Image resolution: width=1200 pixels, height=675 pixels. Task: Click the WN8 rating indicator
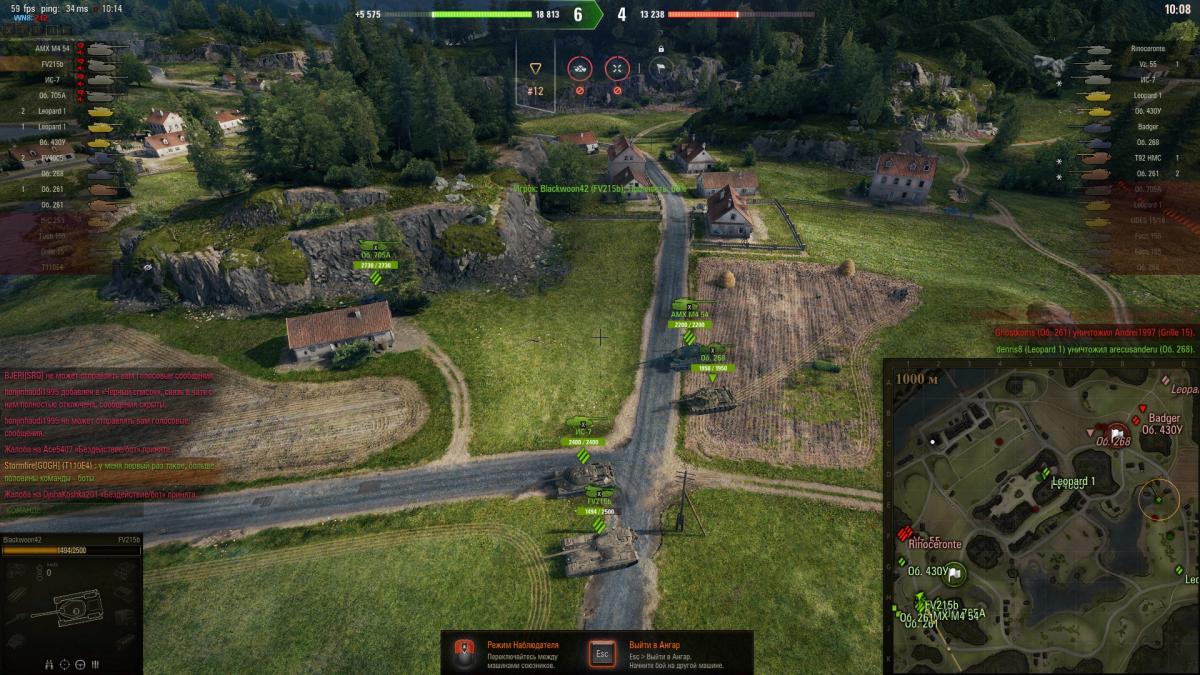24,18
